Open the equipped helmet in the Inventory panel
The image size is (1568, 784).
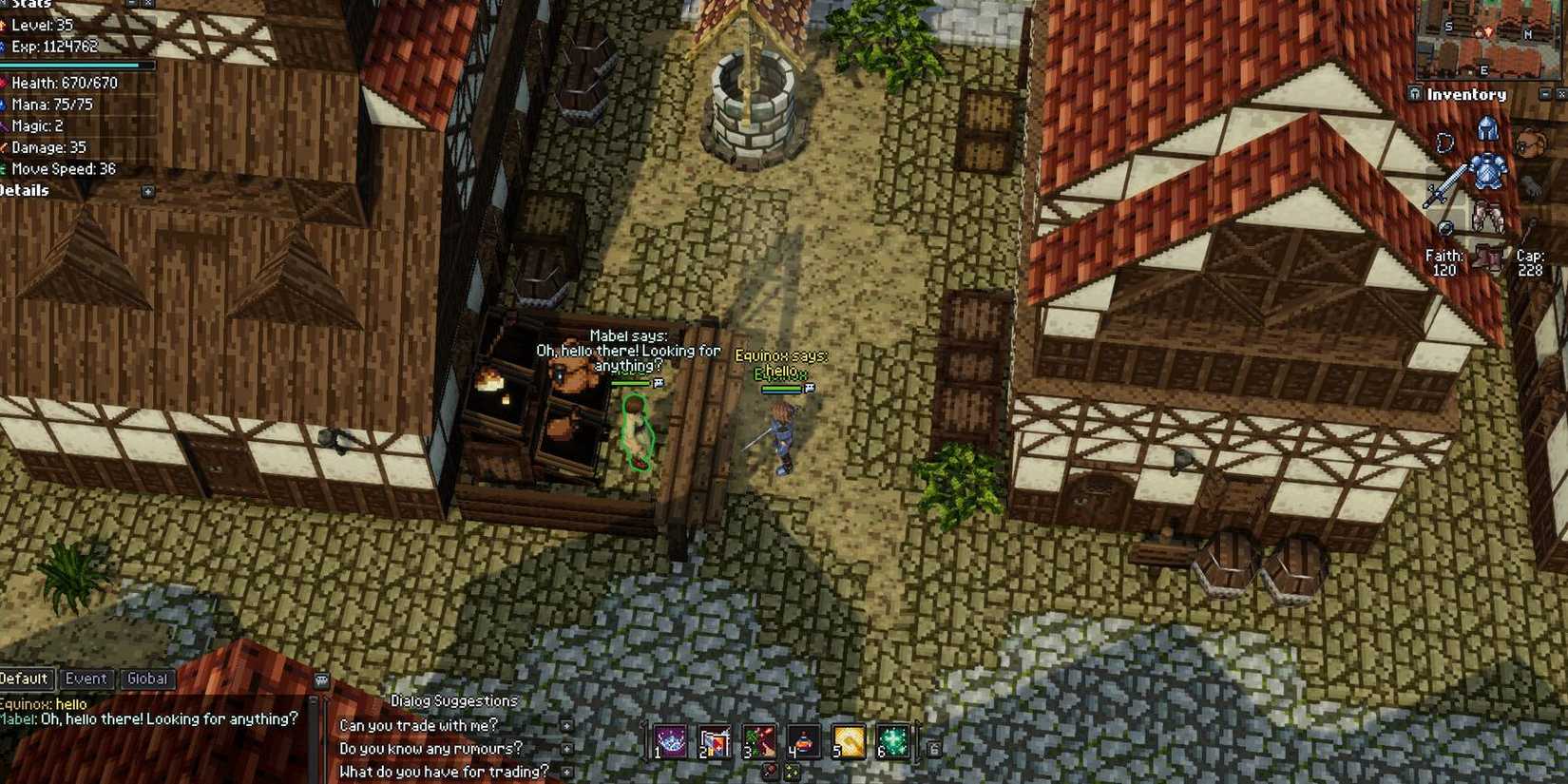pyautogui.click(x=1487, y=128)
